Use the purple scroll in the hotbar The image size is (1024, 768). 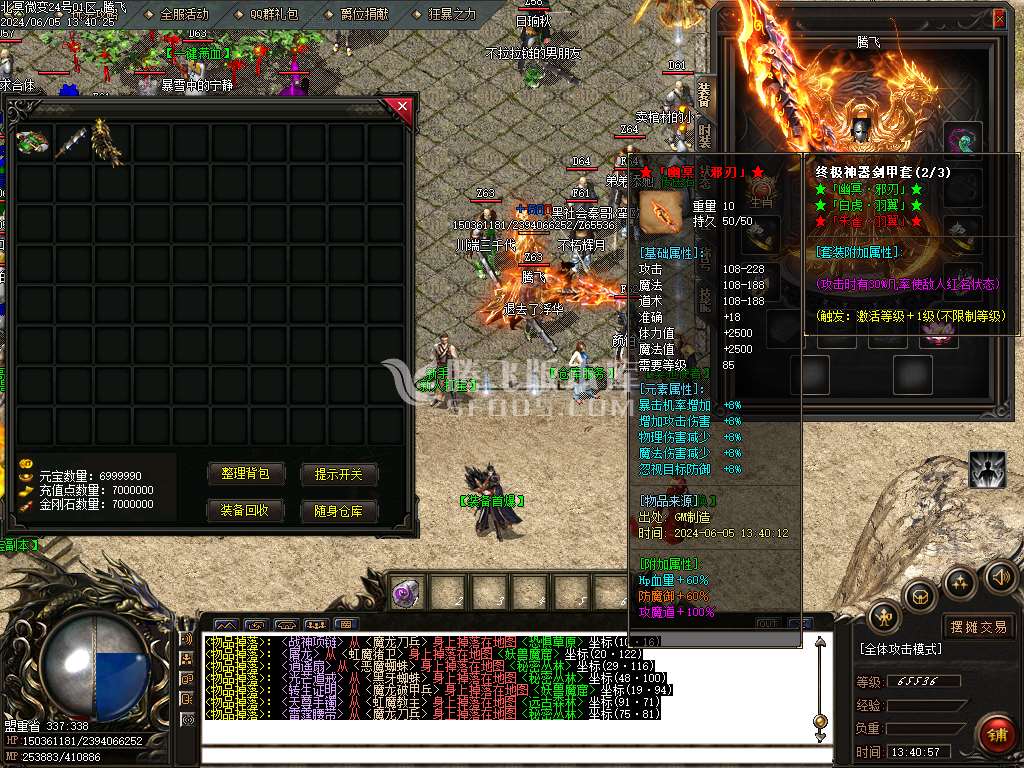coord(406,592)
